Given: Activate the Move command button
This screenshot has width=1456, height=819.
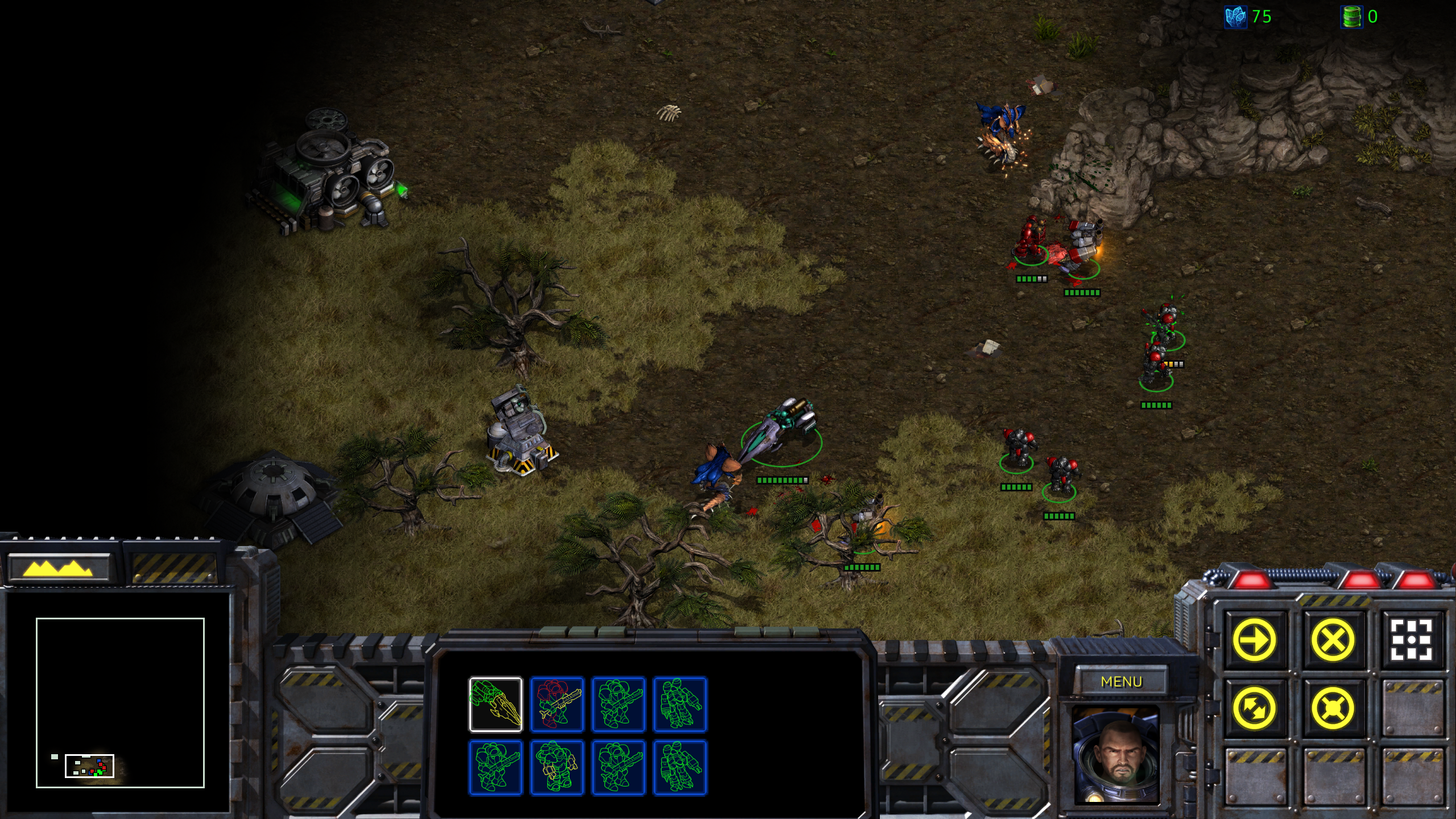Looking at the screenshot, I should pyautogui.click(x=1254, y=640).
